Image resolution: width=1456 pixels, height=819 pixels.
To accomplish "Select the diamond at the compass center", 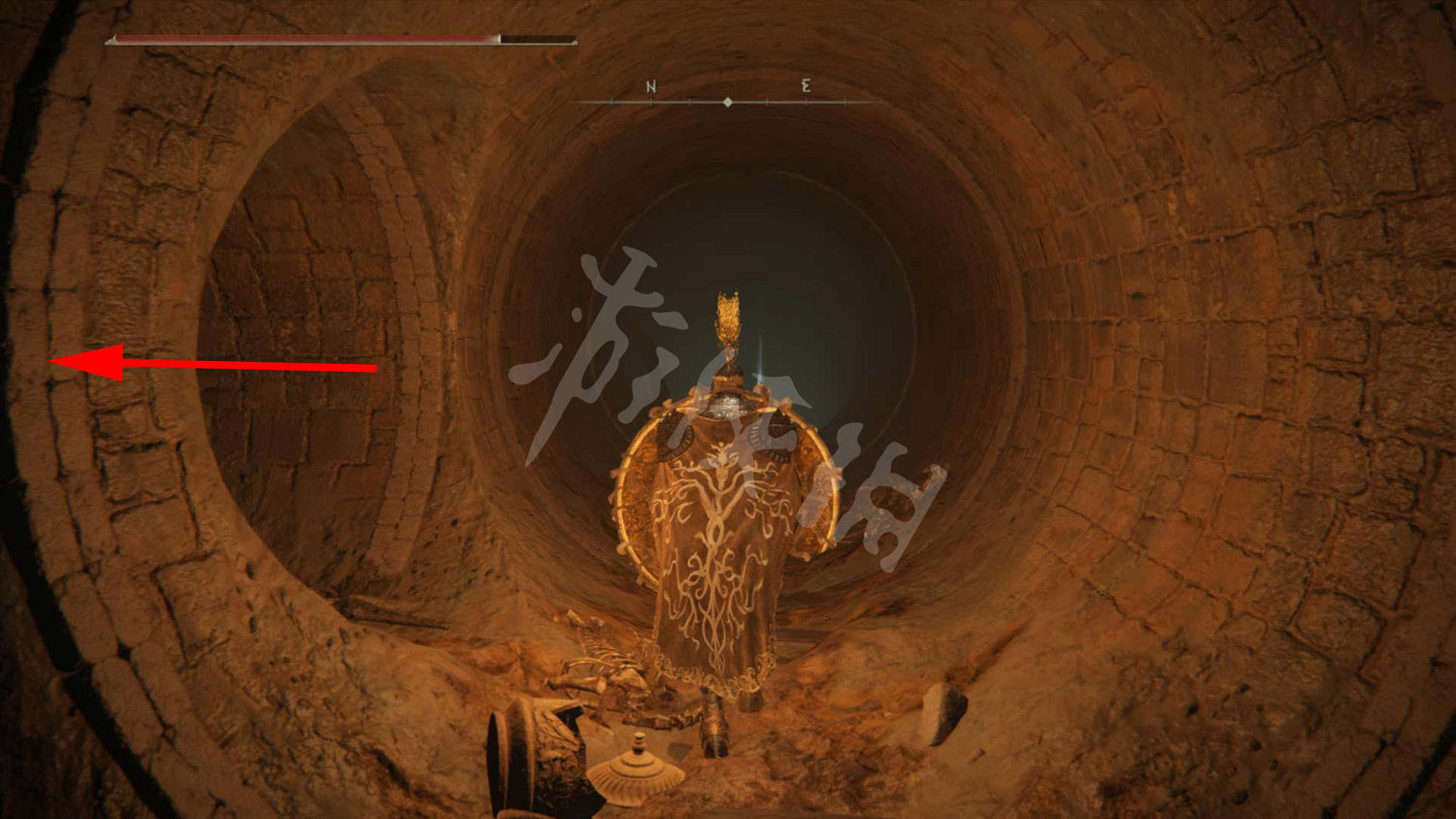I will click(x=729, y=100).
